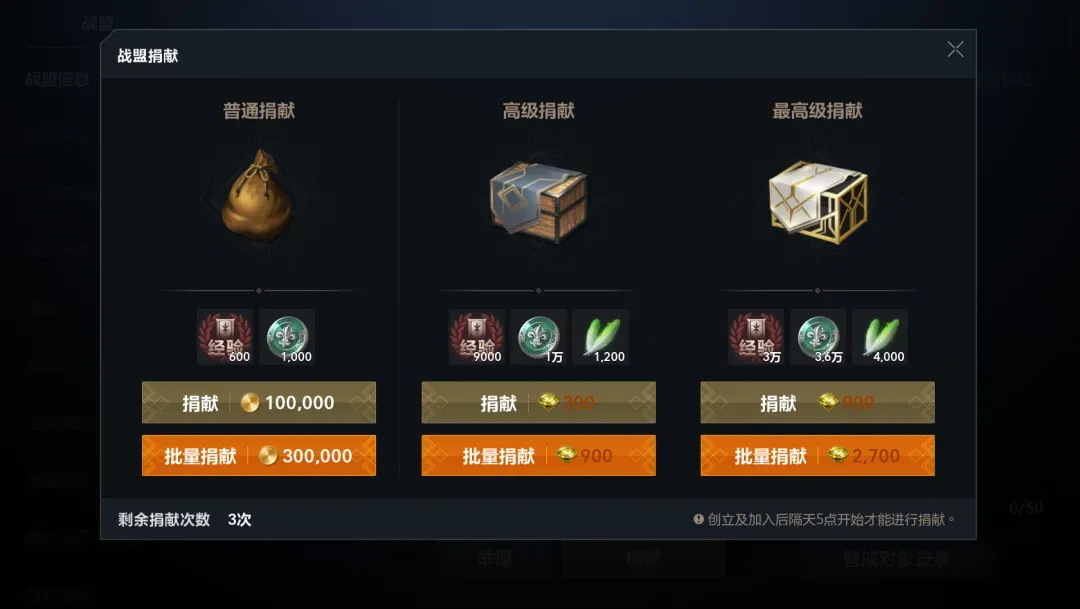Inspect the 600 experience reward icon

(x=225, y=337)
